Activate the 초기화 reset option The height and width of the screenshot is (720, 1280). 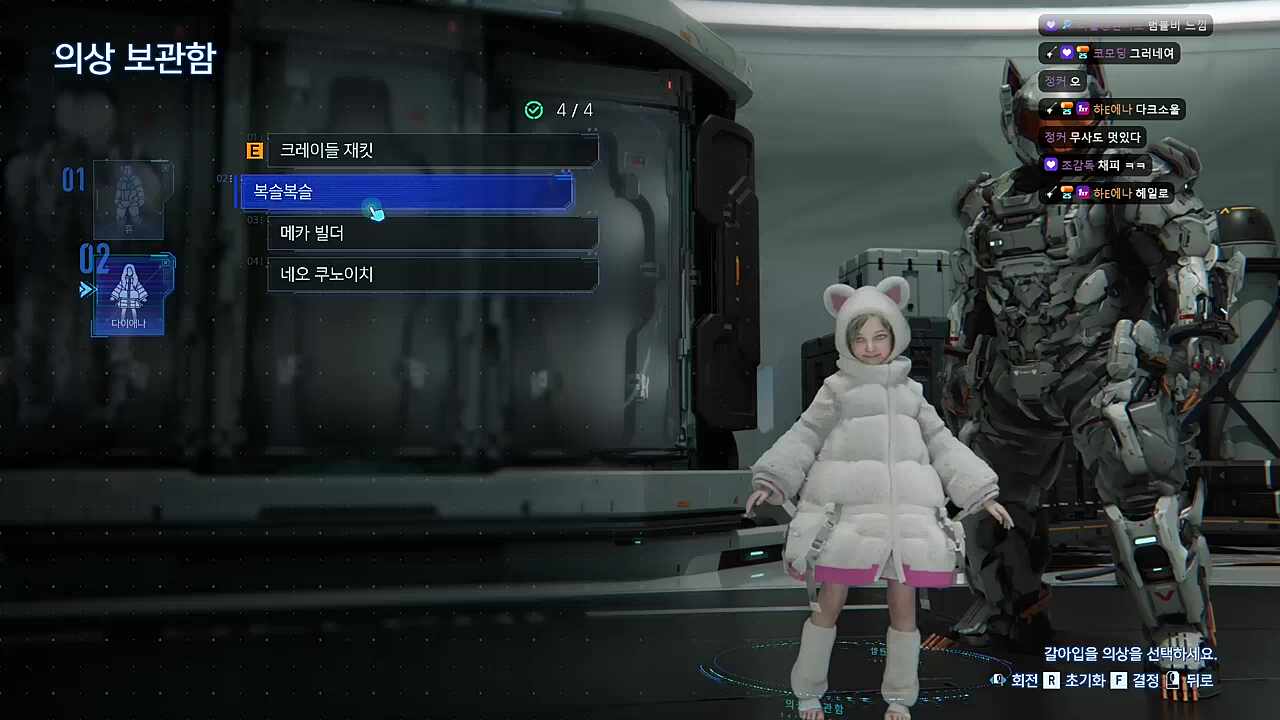pos(1085,681)
